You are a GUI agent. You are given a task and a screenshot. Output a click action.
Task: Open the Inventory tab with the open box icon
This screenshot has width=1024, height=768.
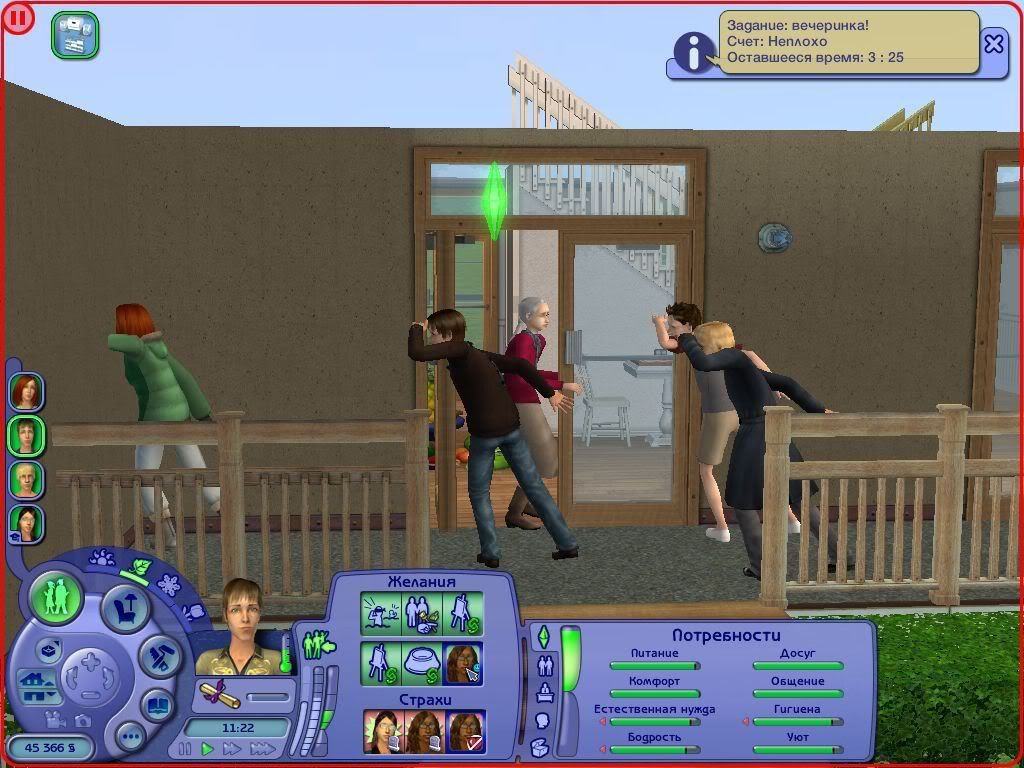pos(541,747)
